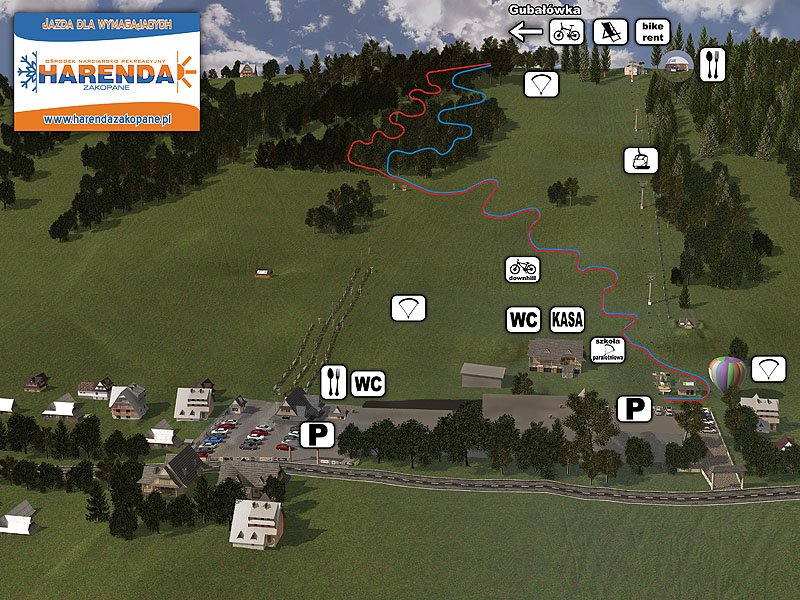800x600 pixels.
Task: Click the KASA ticket office marker
Action: (x=567, y=320)
